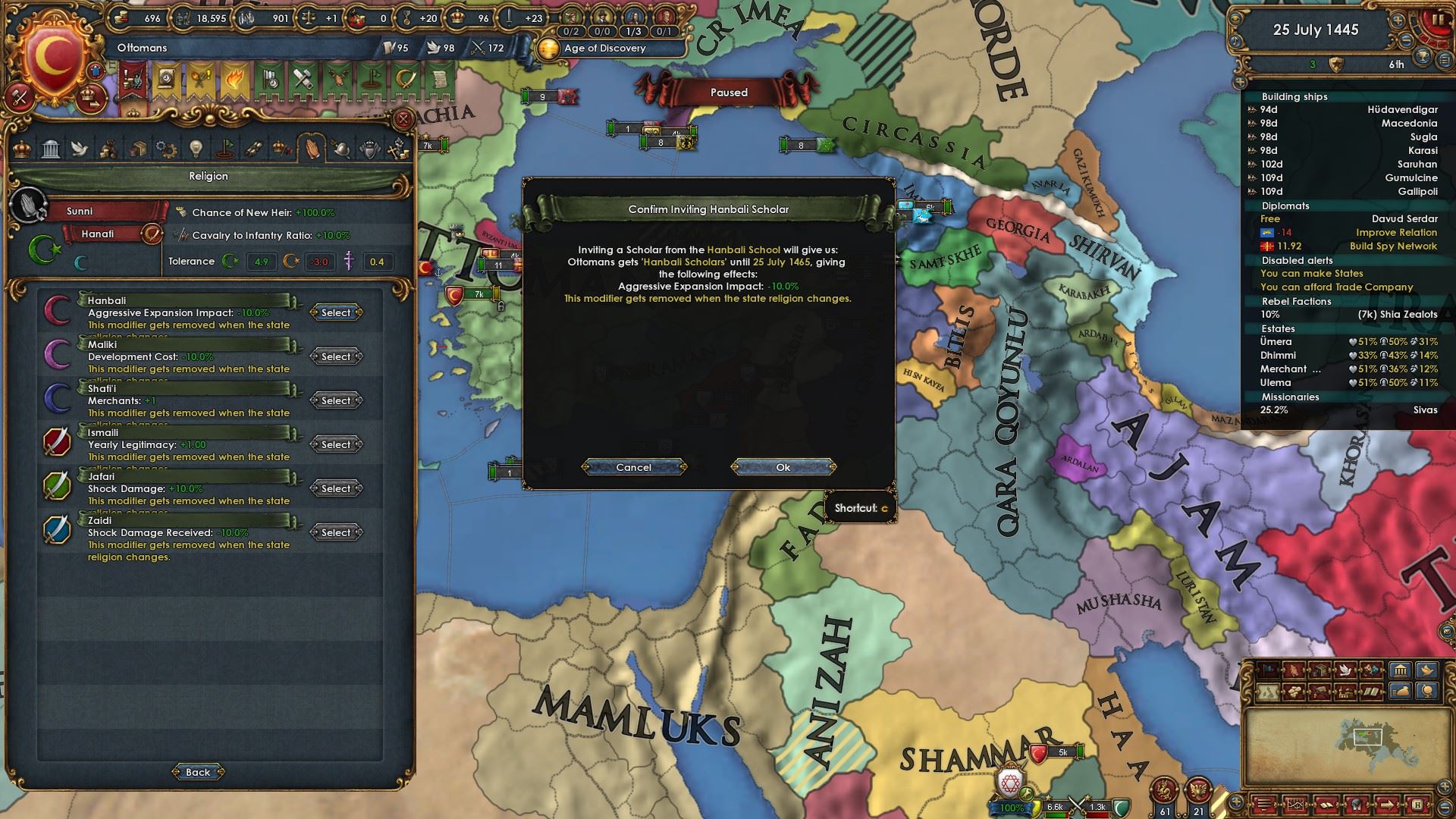
Task: Go Back from the scholar list
Action: [198, 772]
